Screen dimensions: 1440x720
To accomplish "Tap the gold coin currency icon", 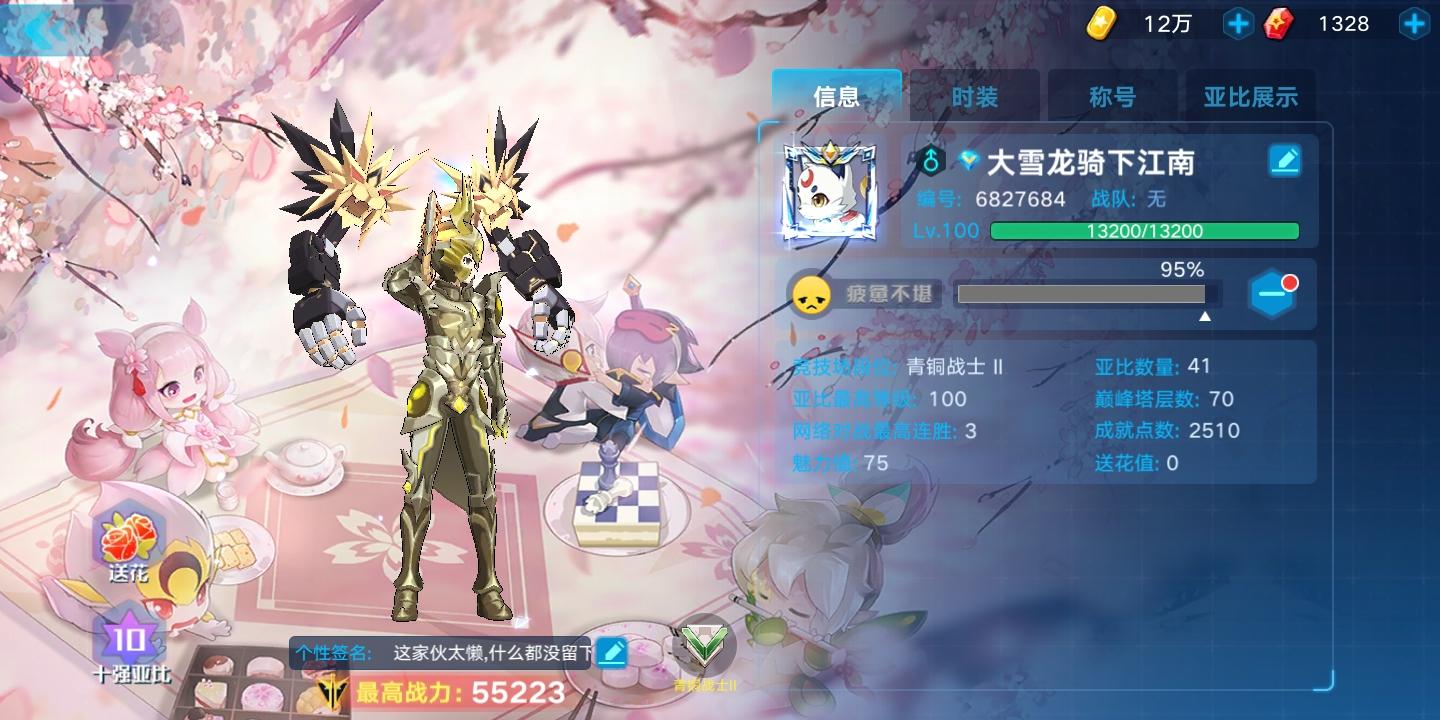I will (x=1101, y=23).
